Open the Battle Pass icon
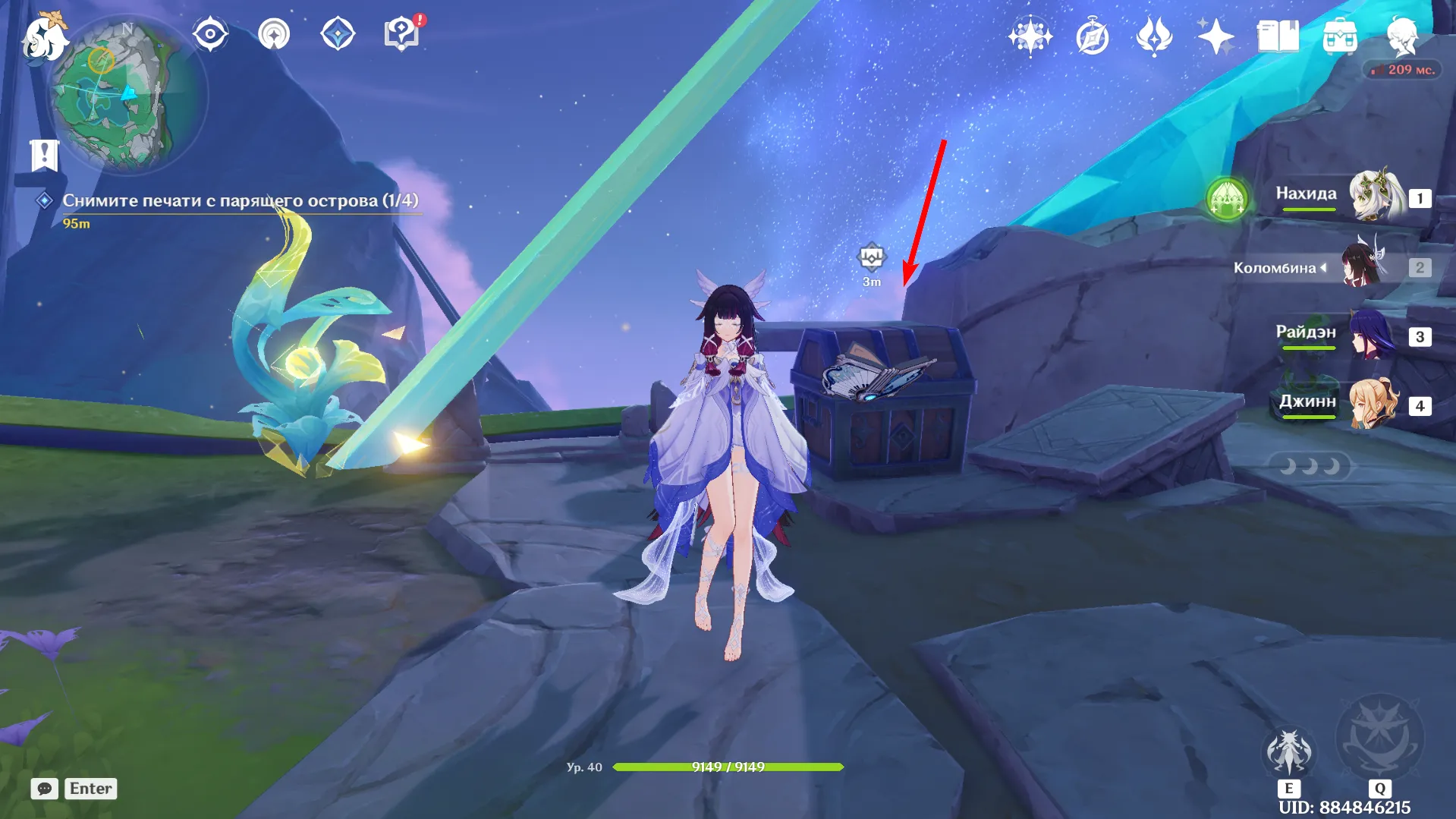The height and width of the screenshot is (819, 1456). coord(1154,36)
